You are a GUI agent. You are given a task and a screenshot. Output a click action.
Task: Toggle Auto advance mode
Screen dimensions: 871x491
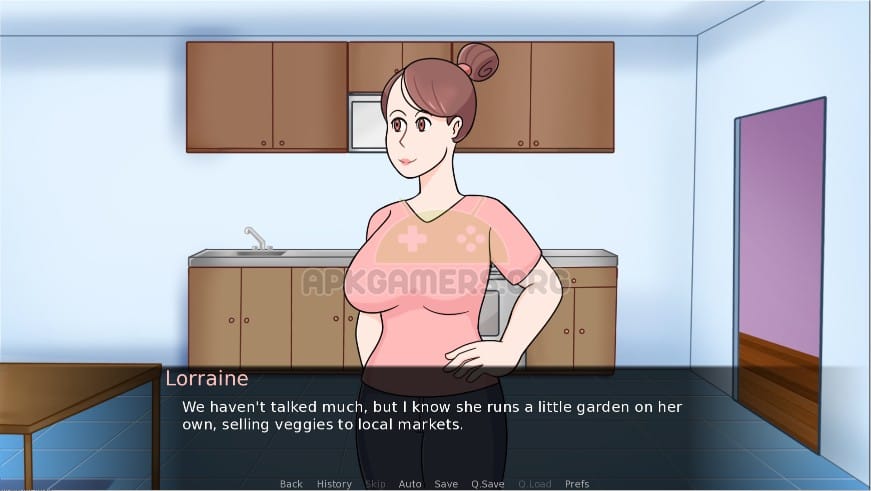tap(410, 484)
